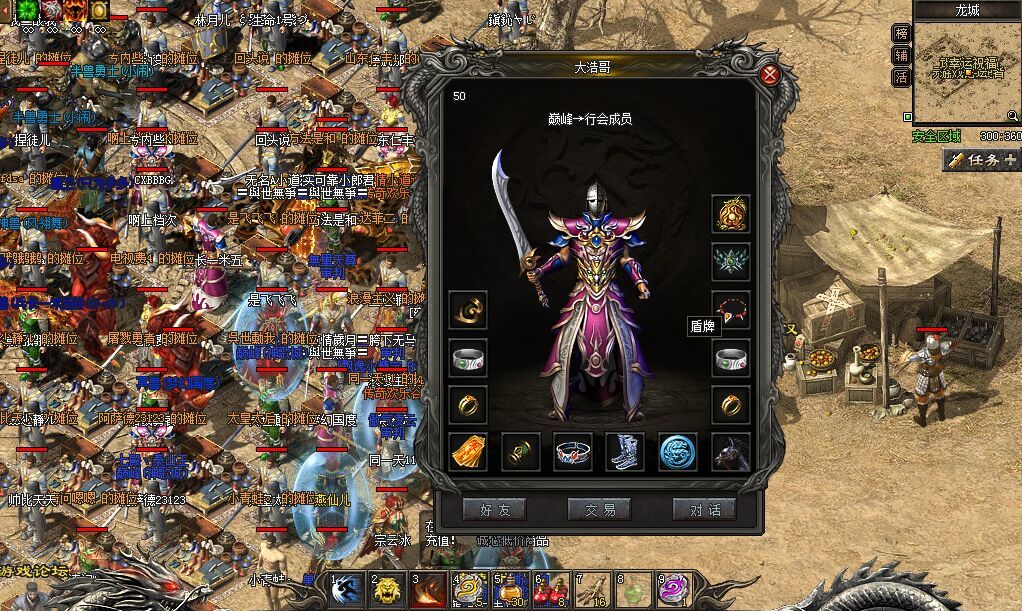1022x611 pixels.
Task: Open the 榜 ranking button
Action: [x=901, y=33]
